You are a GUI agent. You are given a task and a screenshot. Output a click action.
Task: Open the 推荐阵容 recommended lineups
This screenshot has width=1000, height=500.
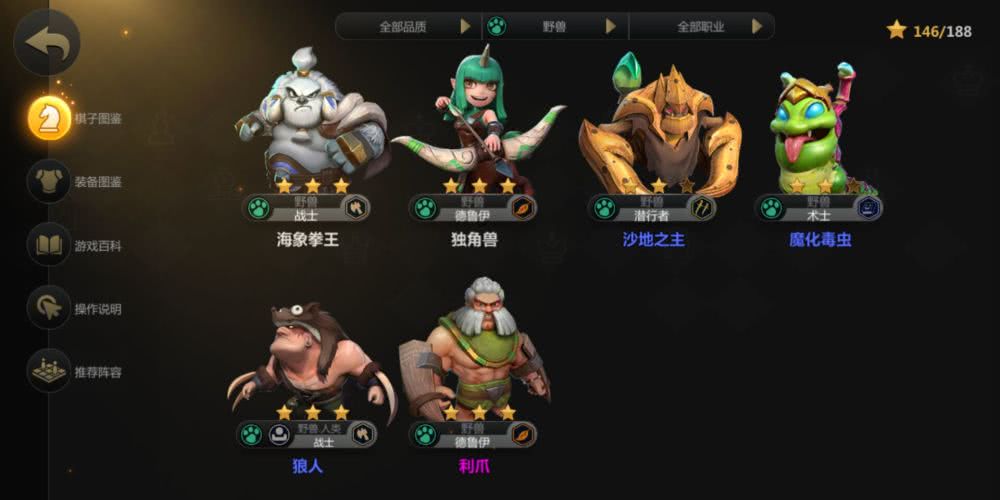[50, 371]
